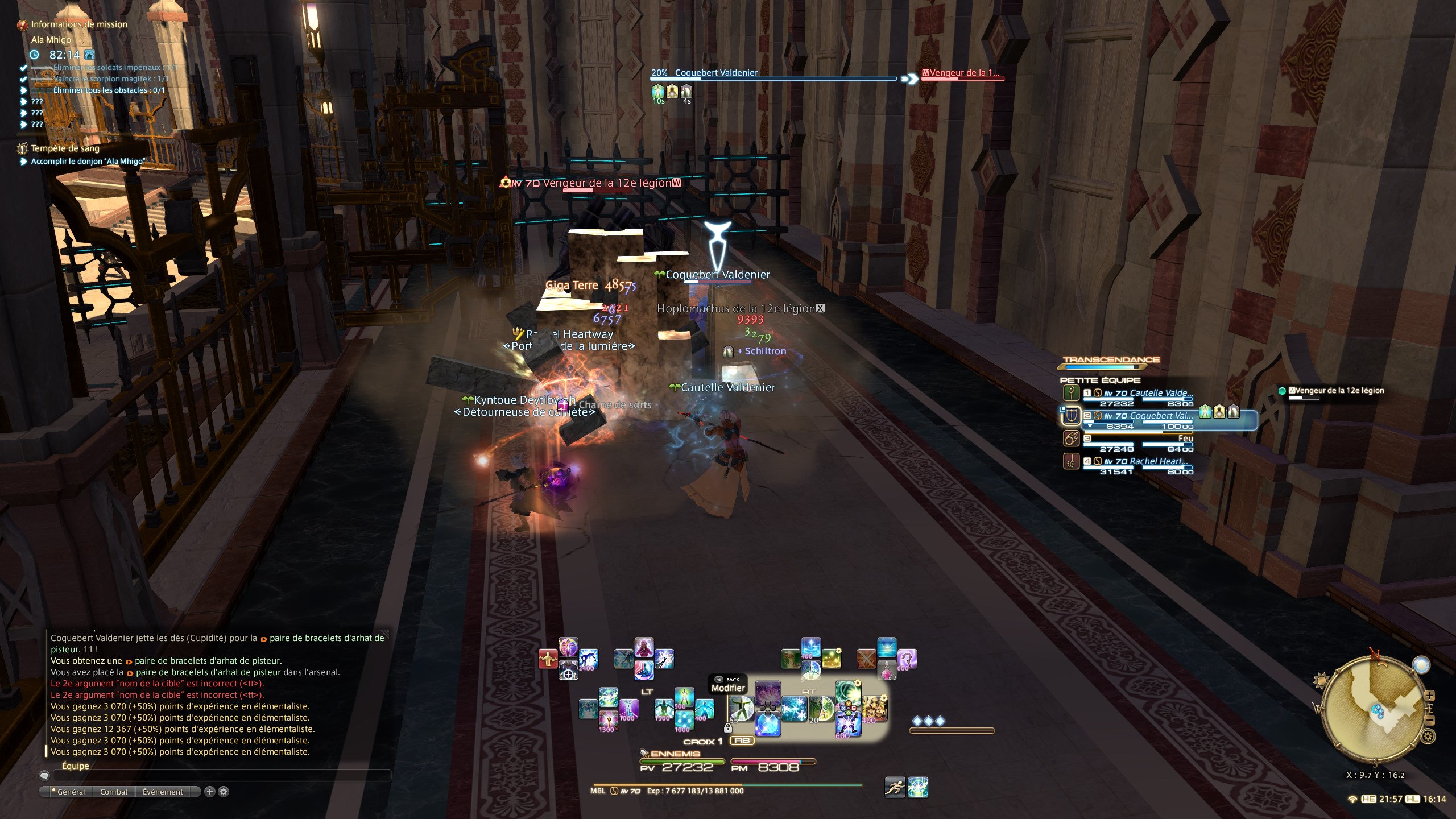Open minimap settings gear
The height and width of the screenshot is (819, 1456).
[1428, 737]
